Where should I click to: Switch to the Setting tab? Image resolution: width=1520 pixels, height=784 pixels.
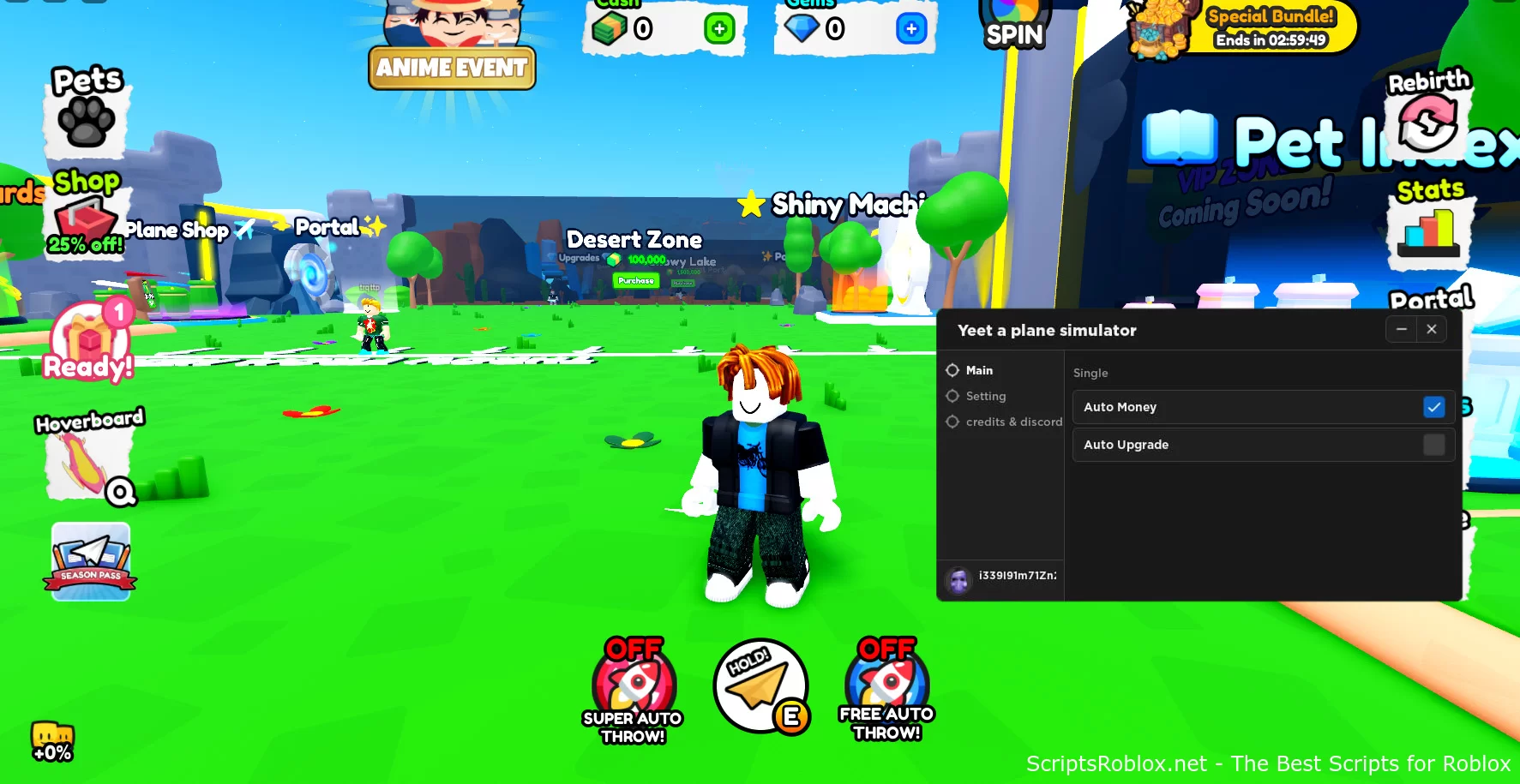[x=984, y=396]
